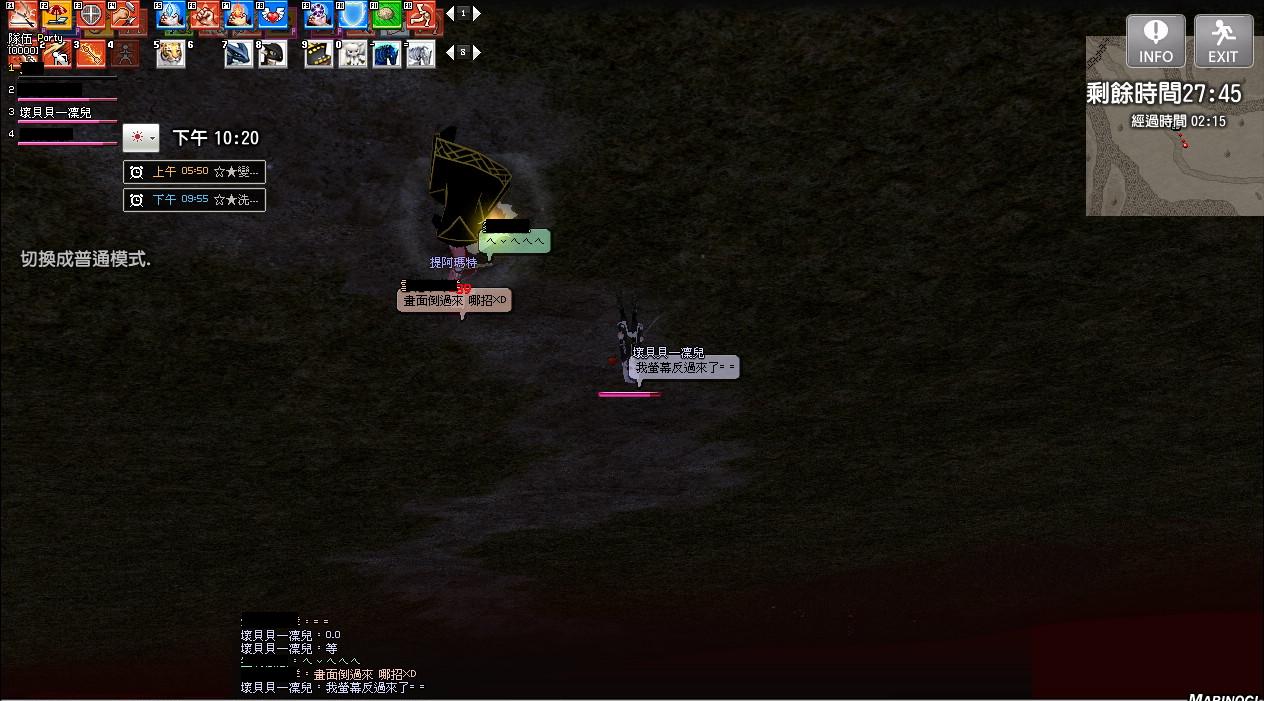Use the F11 green brain skill
Image resolution: width=1264 pixels, height=701 pixels.
[x=386, y=15]
